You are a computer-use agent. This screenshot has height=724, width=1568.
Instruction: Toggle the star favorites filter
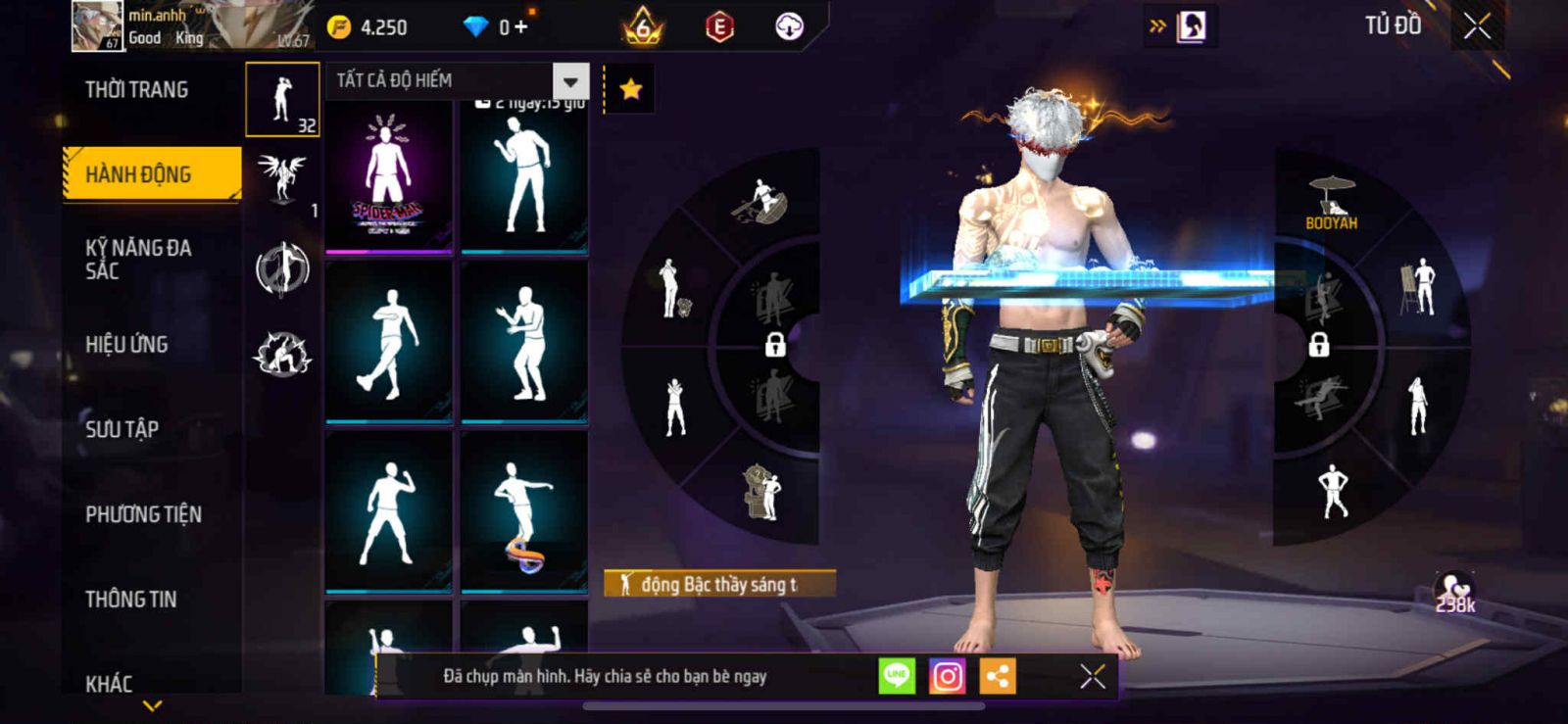(630, 90)
